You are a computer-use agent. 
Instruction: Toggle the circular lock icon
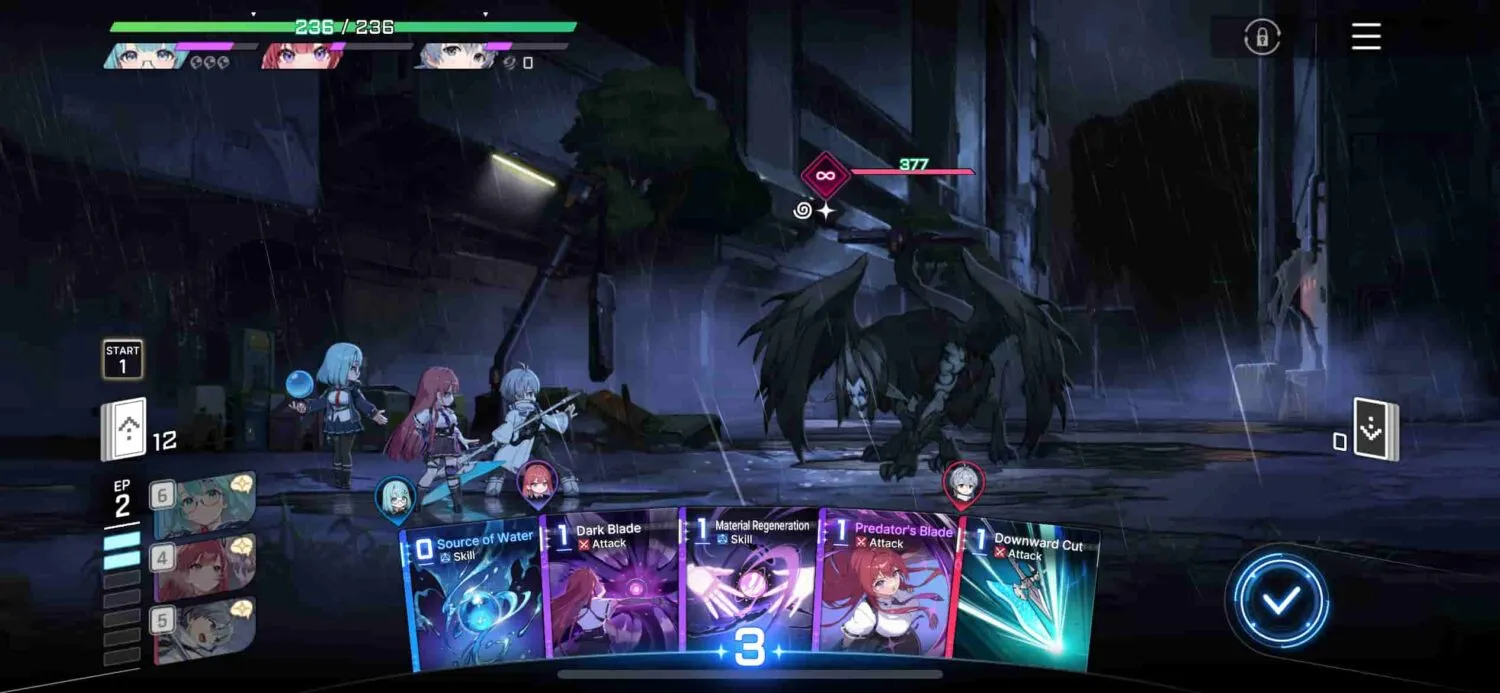click(1262, 37)
